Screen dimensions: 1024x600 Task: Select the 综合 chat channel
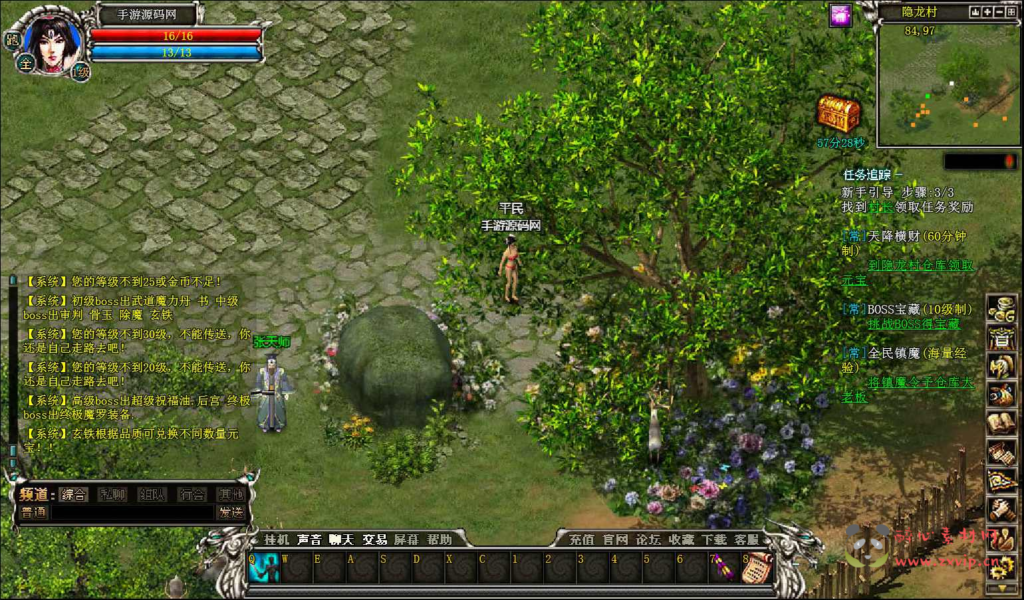point(73,494)
